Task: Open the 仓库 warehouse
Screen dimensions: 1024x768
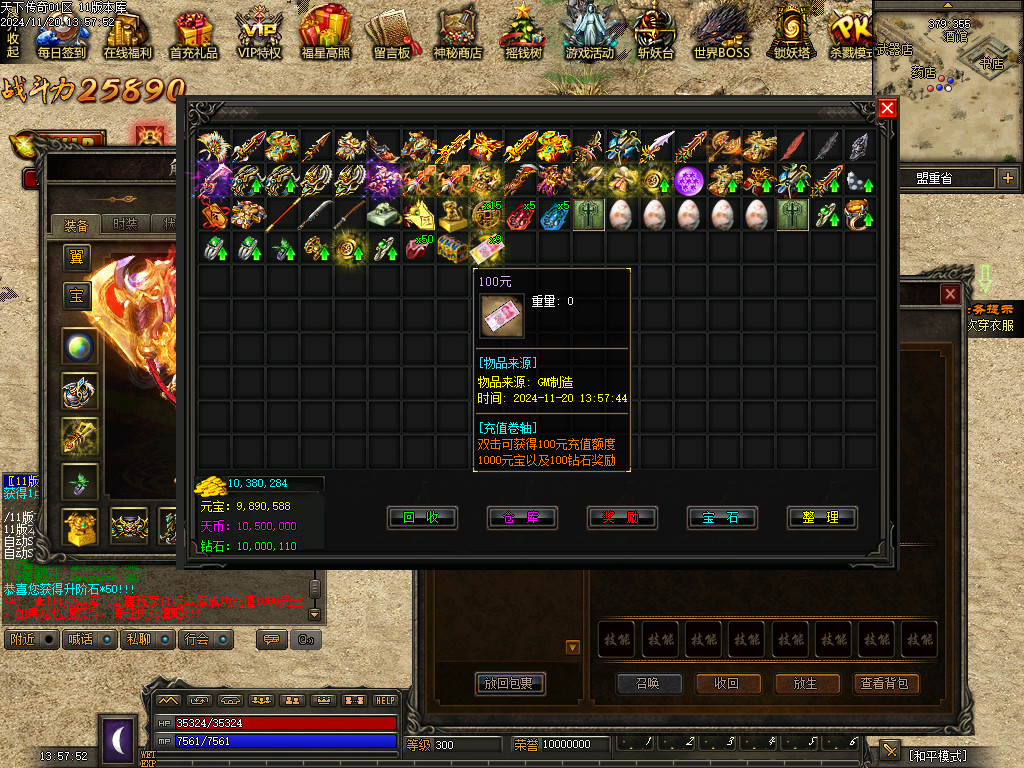Action: (521, 517)
